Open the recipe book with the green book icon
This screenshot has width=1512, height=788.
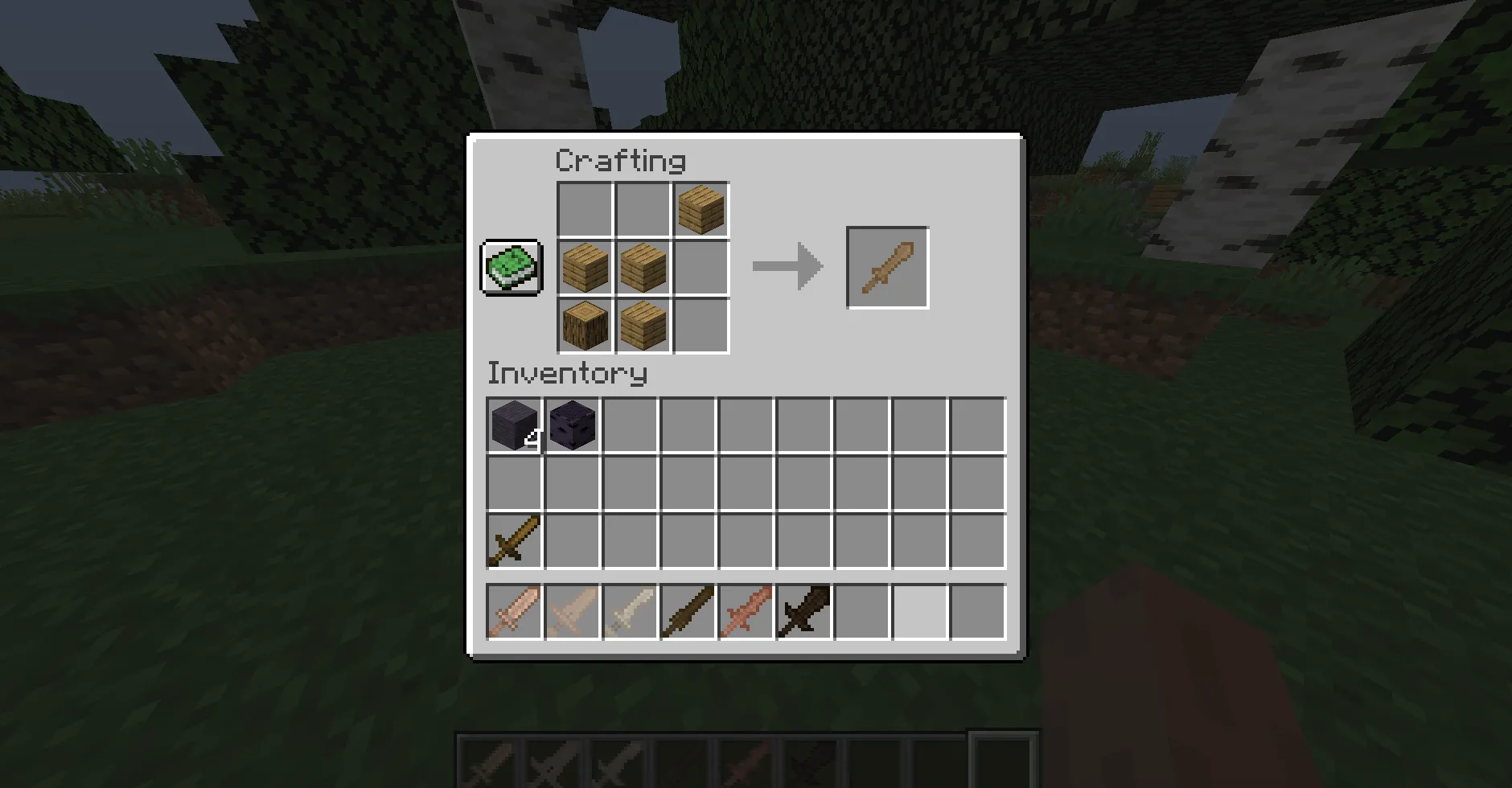[510, 266]
